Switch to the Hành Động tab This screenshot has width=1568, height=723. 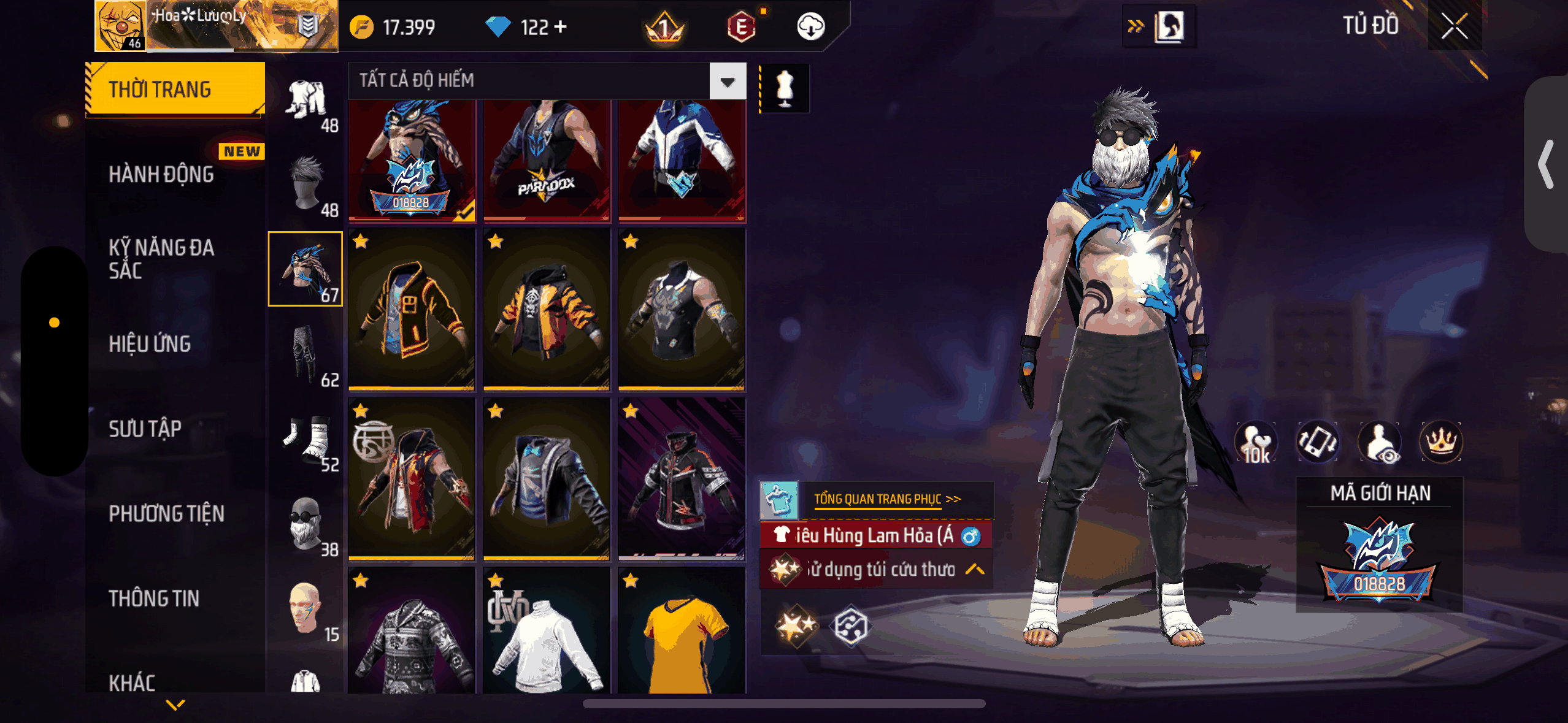[161, 174]
